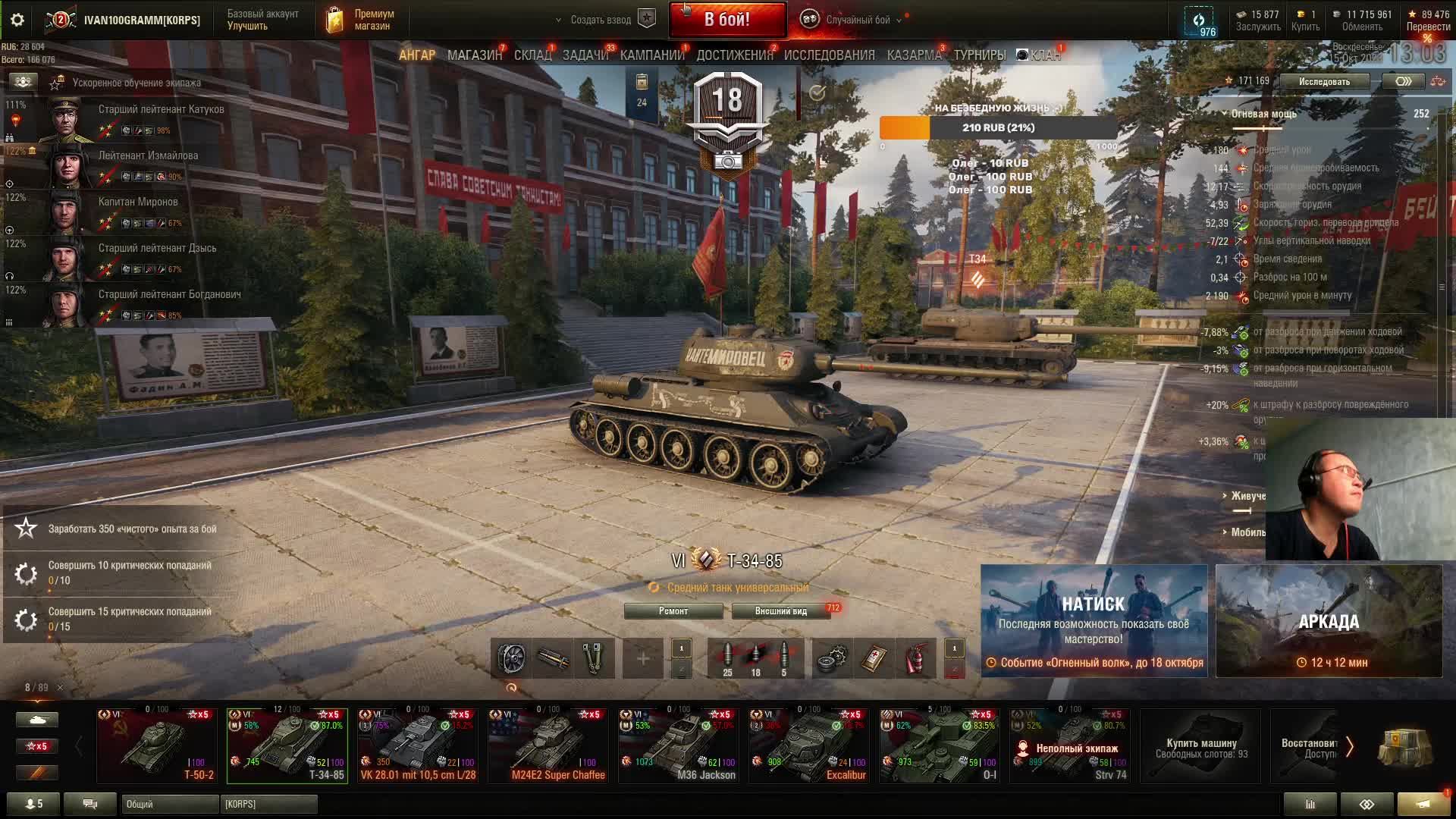Click the «Ремонт» button
This screenshot has width=1456, height=819.
(673, 611)
